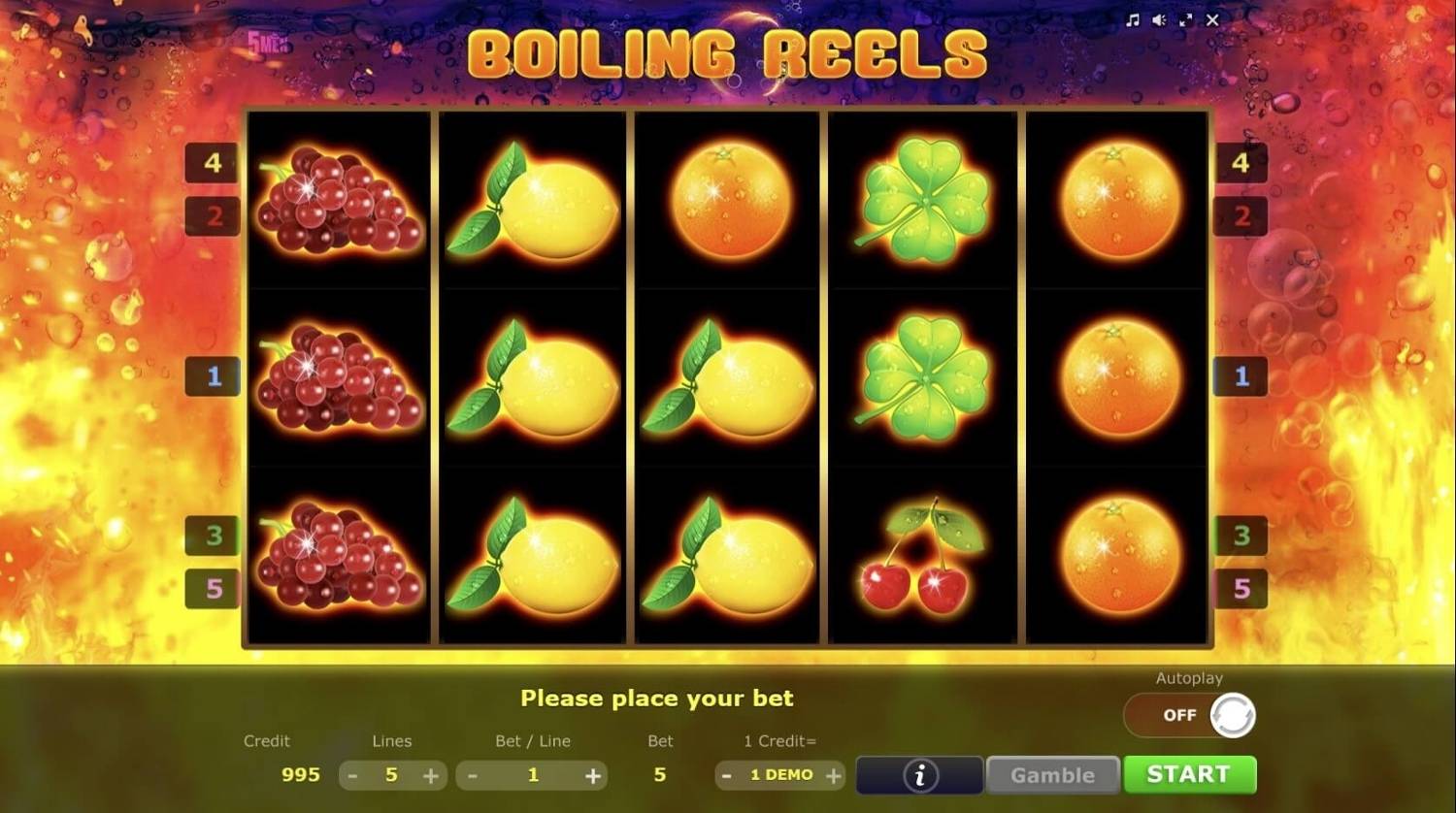Mute the game sound with speaker icon
Image resolution: width=1456 pixels, height=813 pixels.
coord(1158,19)
